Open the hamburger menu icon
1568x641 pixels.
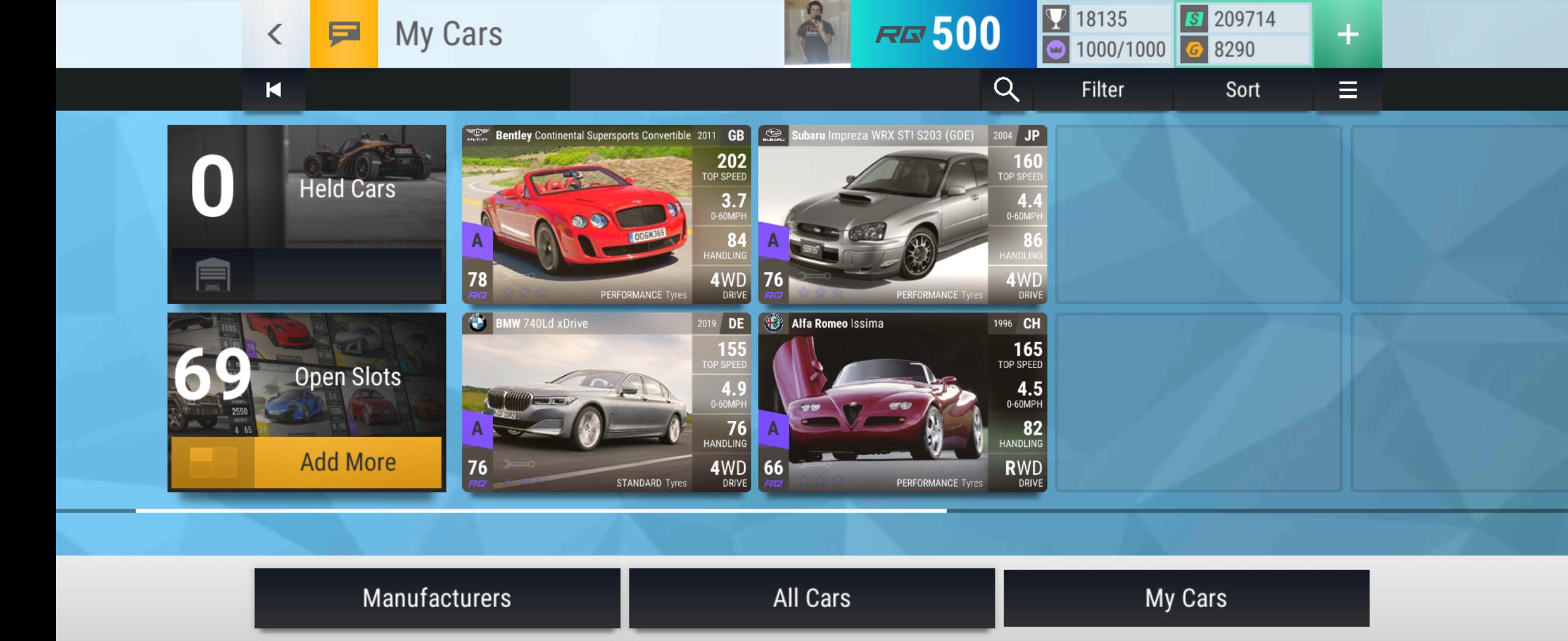tap(1348, 89)
